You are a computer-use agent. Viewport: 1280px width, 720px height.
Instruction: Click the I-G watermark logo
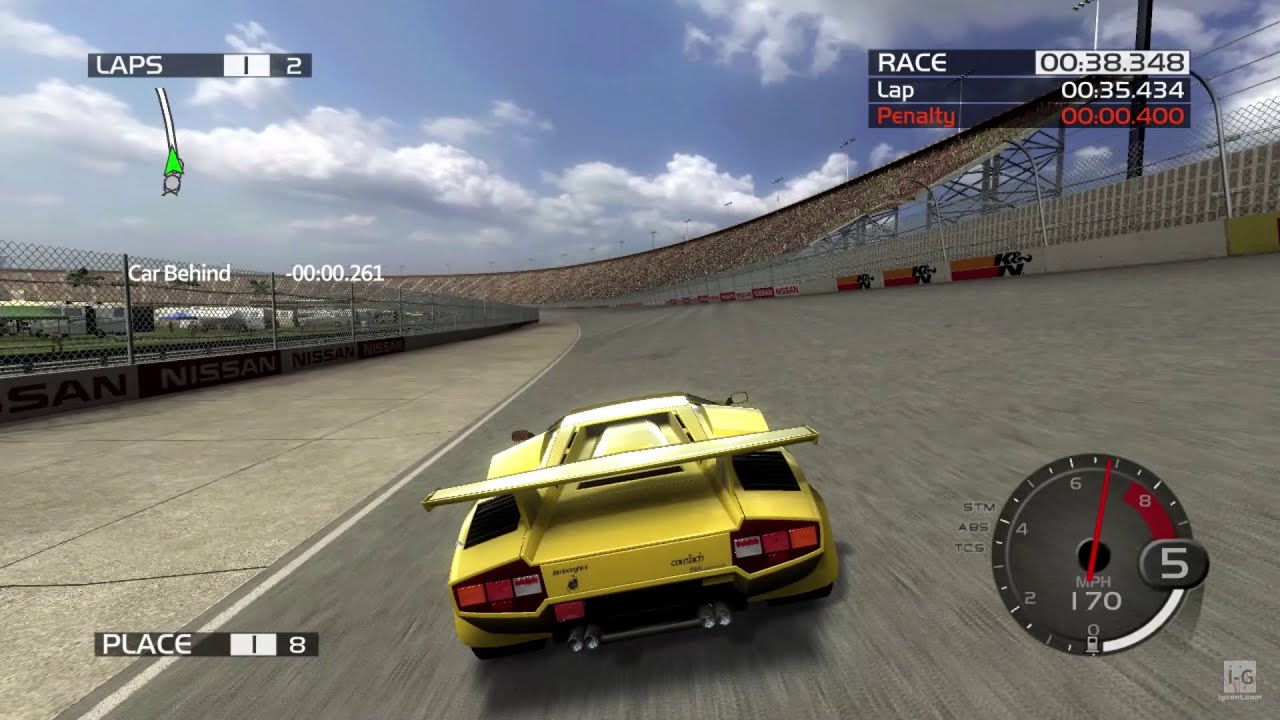(1242, 680)
